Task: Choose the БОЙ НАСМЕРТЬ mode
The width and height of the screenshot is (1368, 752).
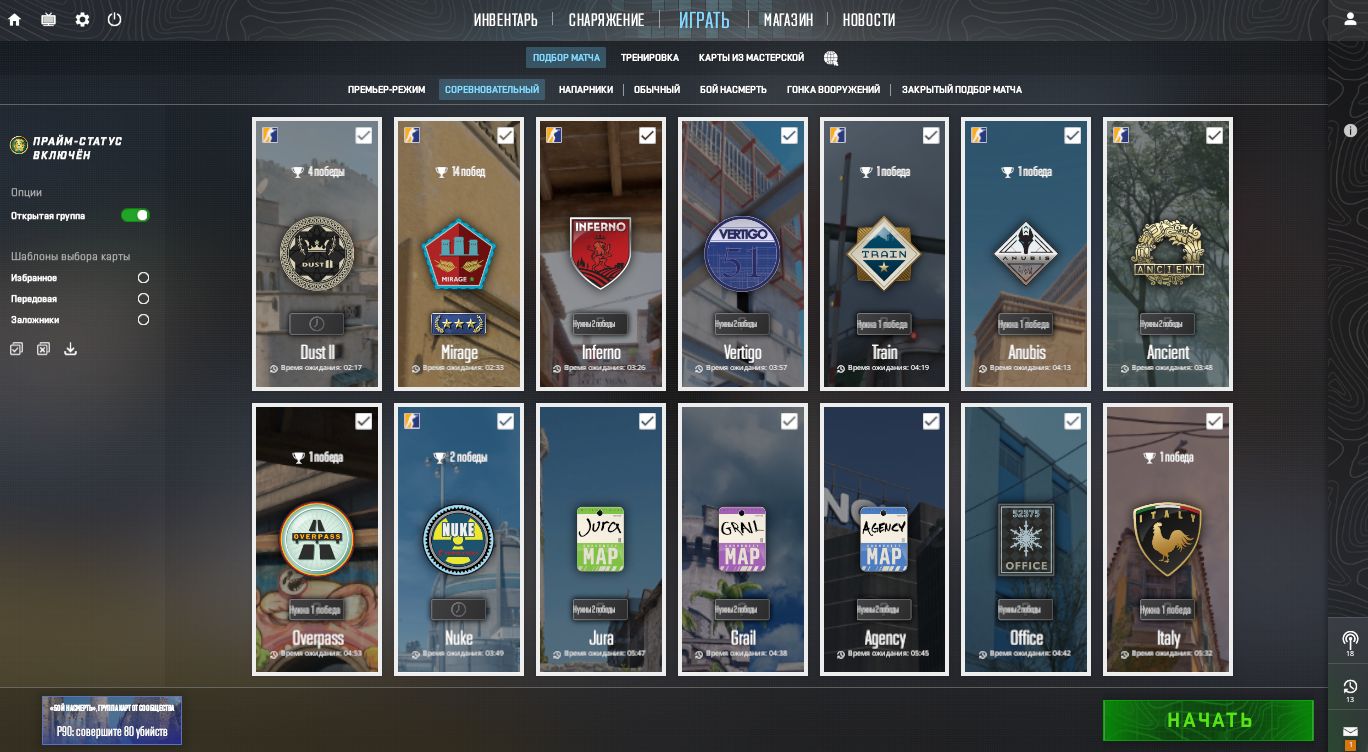Action: tap(733, 90)
